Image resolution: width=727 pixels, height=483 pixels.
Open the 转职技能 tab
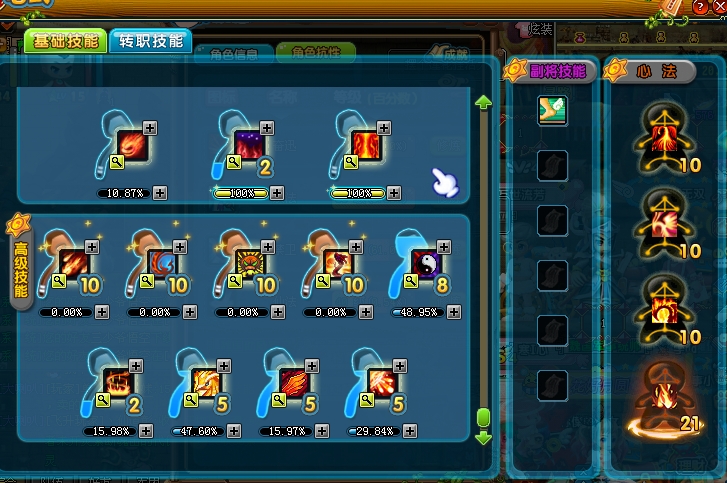(x=150, y=41)
